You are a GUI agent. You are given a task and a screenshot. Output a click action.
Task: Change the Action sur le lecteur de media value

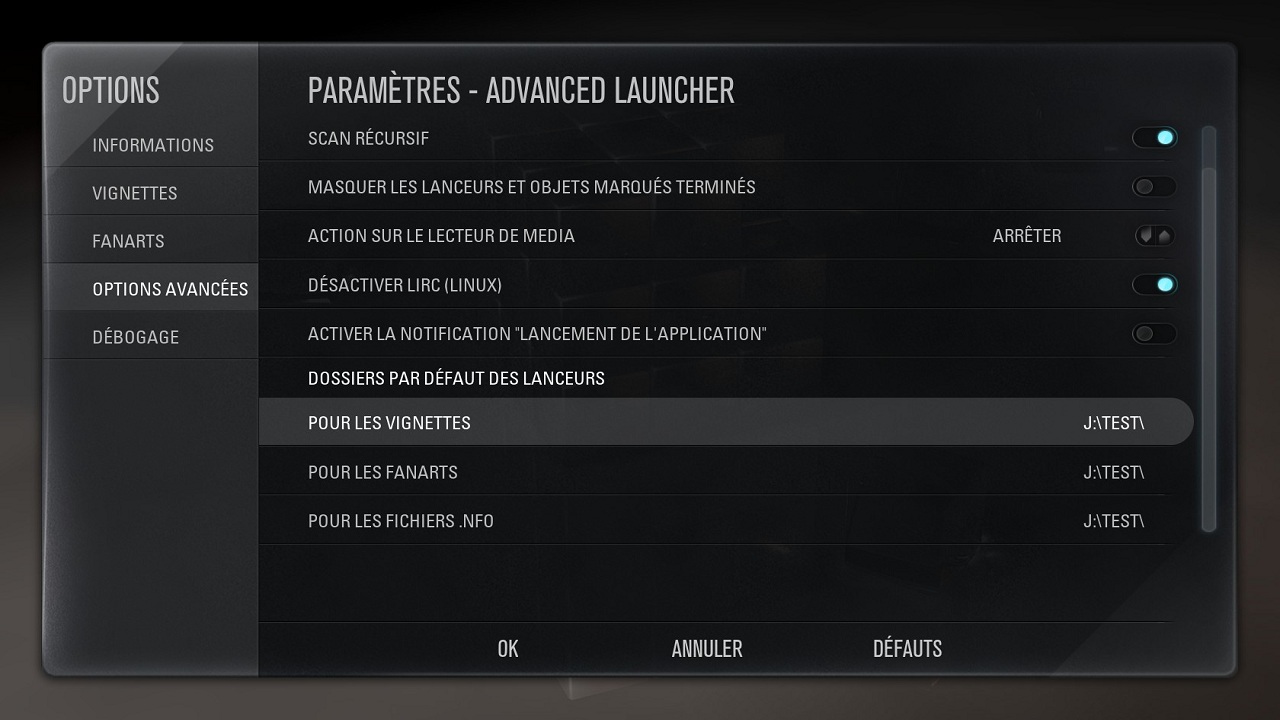tap(1154, 236)
